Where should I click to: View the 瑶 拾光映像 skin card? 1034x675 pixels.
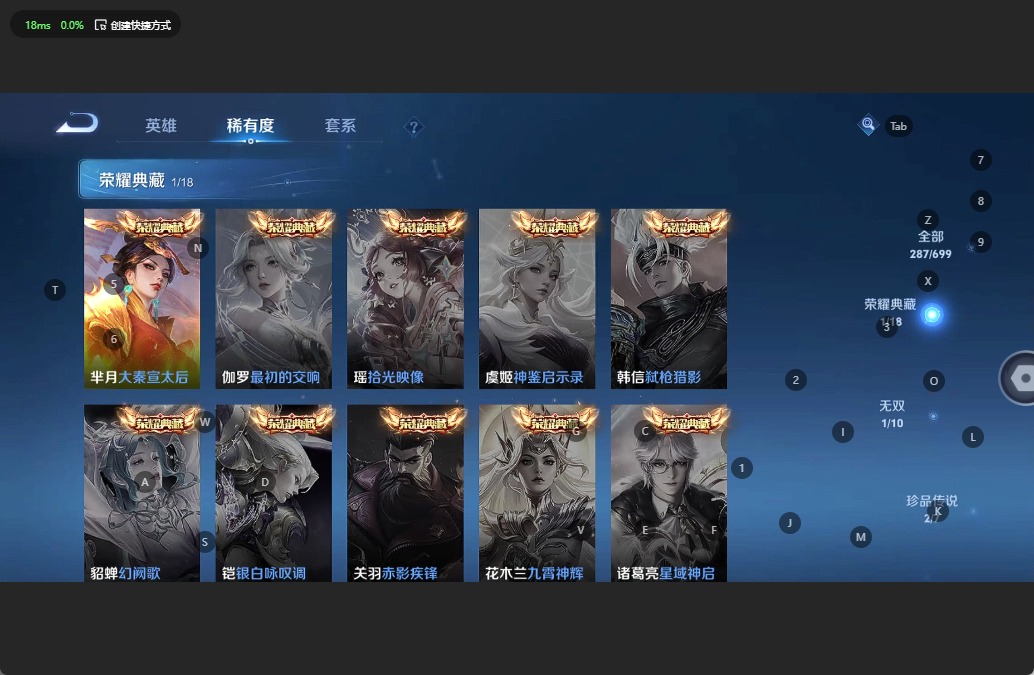coord(405,299)
